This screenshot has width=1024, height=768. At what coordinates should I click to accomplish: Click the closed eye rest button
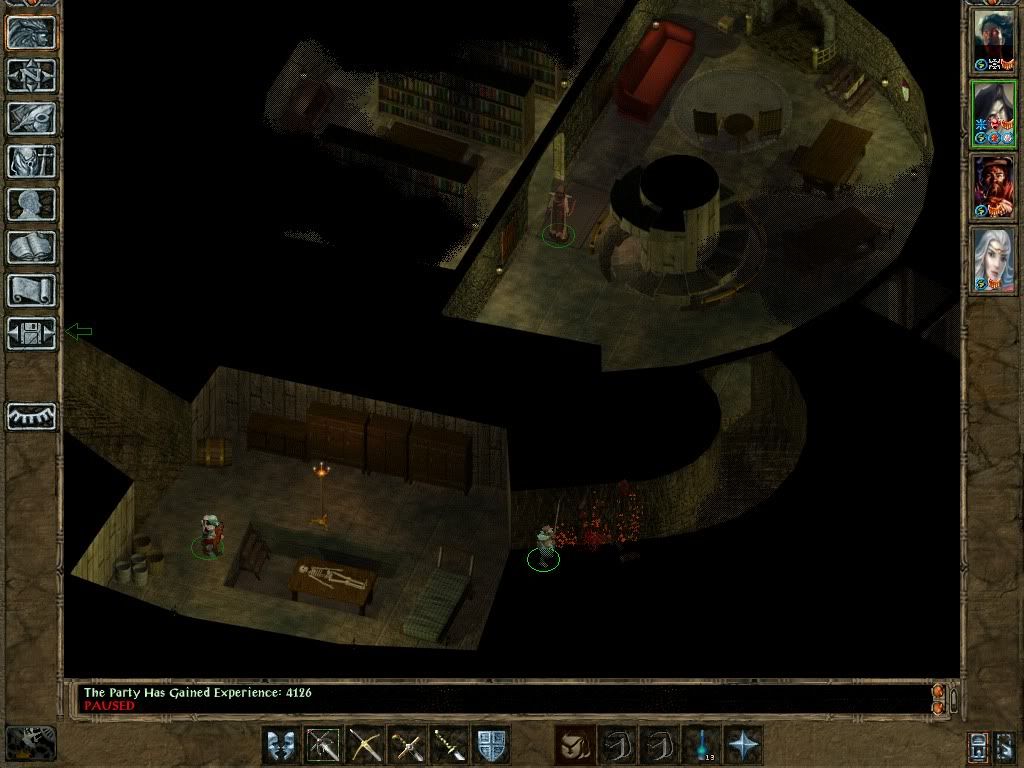(x=31, y=416)
